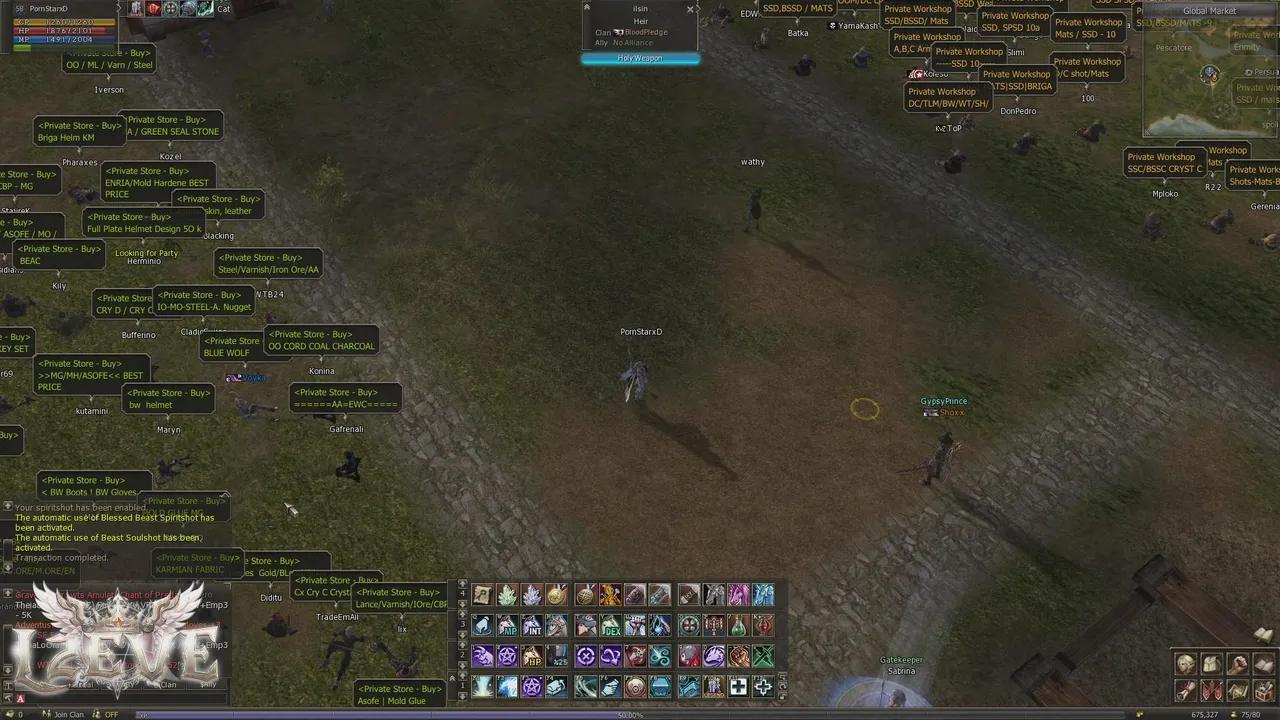
Task: Switch to the Clan chat tab
Action: (x=168, y=684)
